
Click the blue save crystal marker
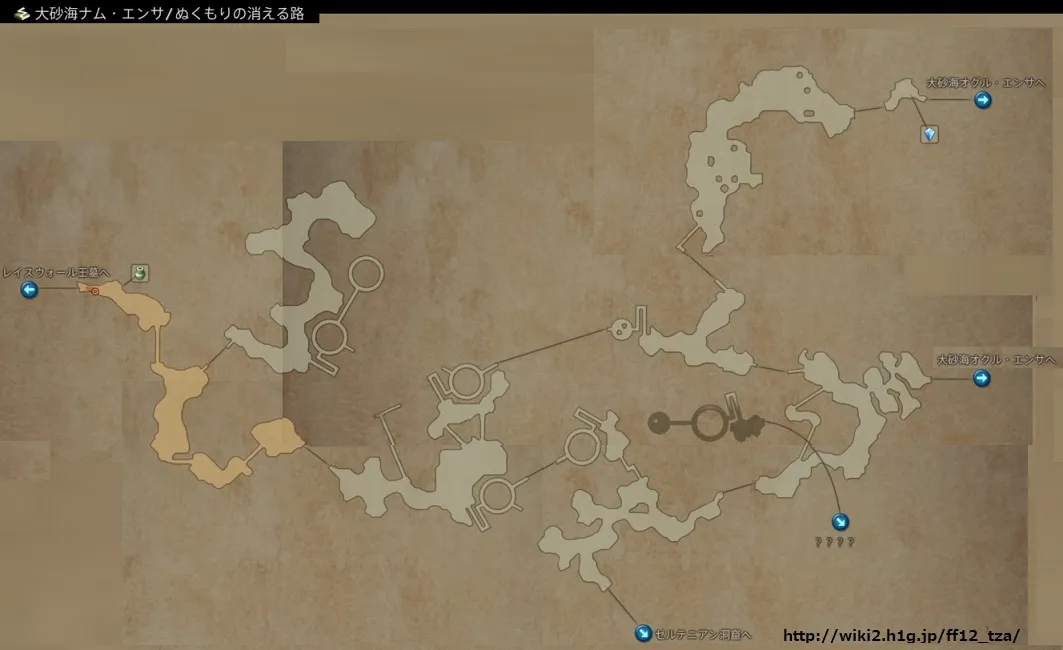930,134
